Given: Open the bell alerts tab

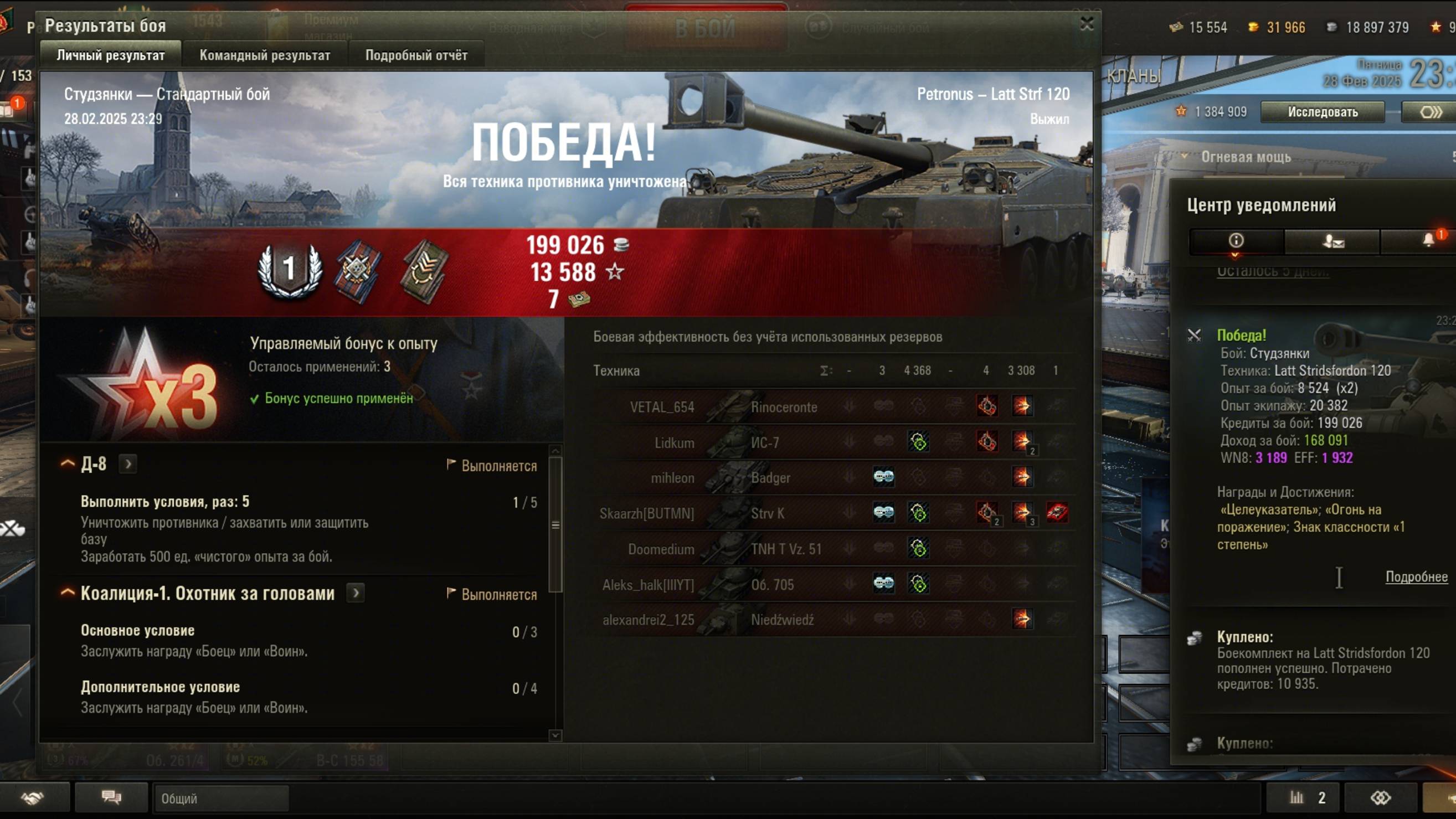Looking at the screenshot, I should tap(1427, 241).
